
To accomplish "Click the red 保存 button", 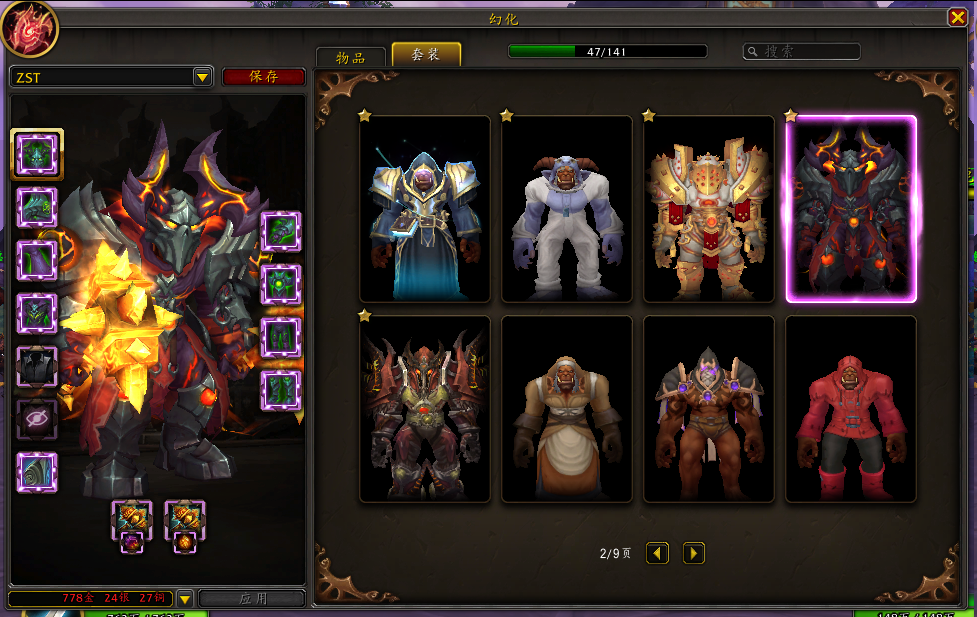I will pos(264,77).
